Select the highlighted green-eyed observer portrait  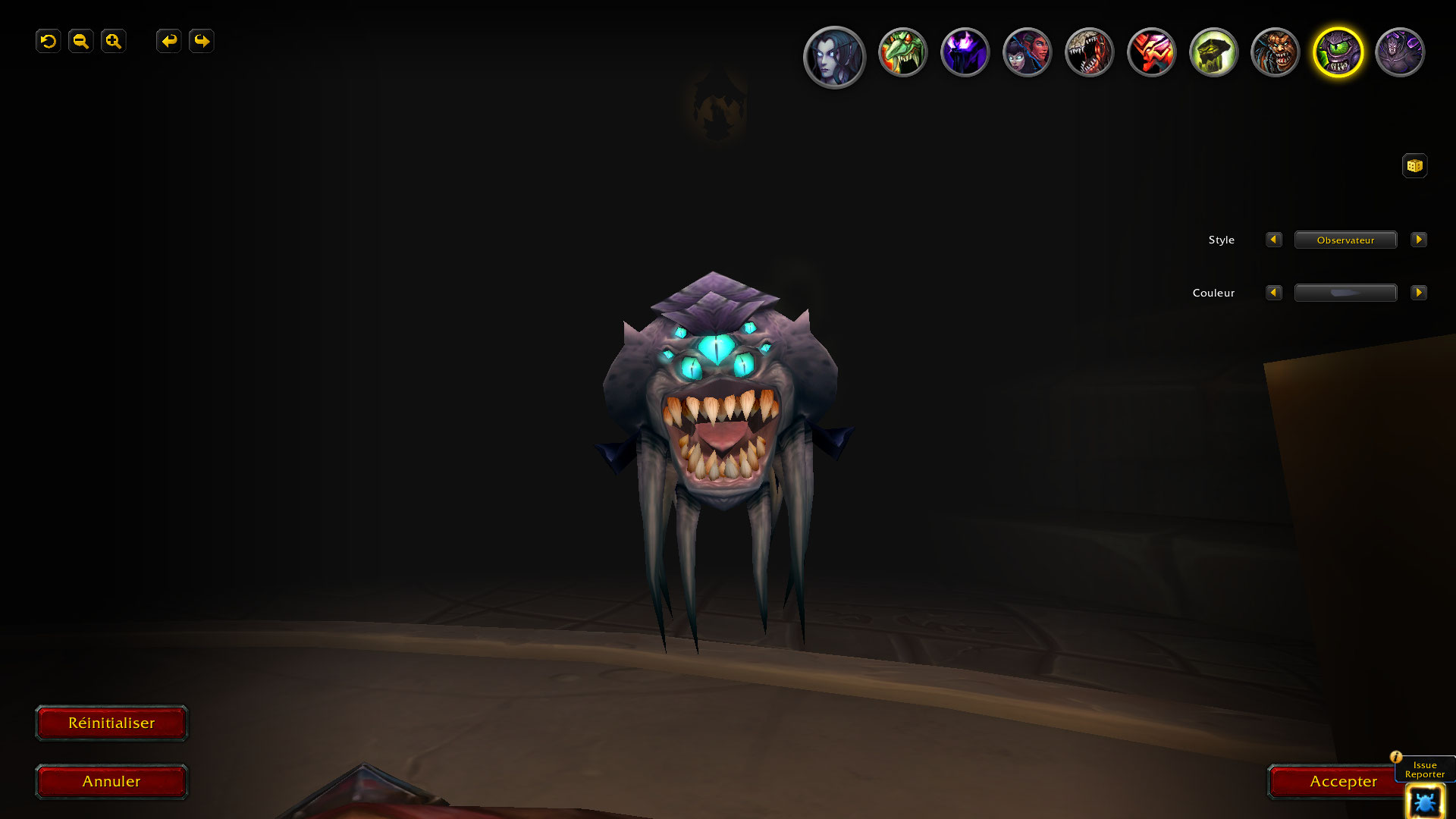click(x=1338, y=52)
